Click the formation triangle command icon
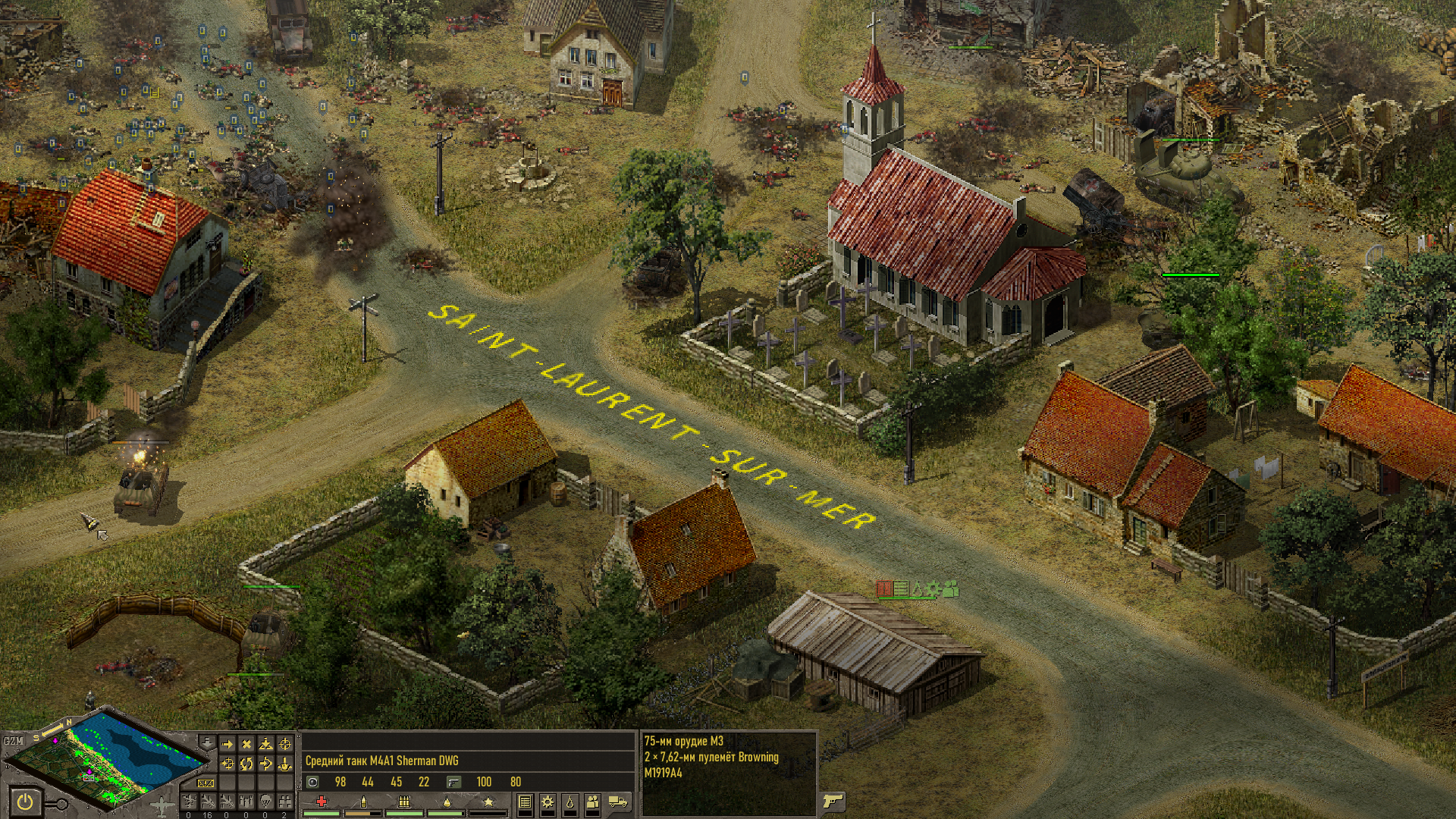Screen dimensions: 1456x819 265,744
